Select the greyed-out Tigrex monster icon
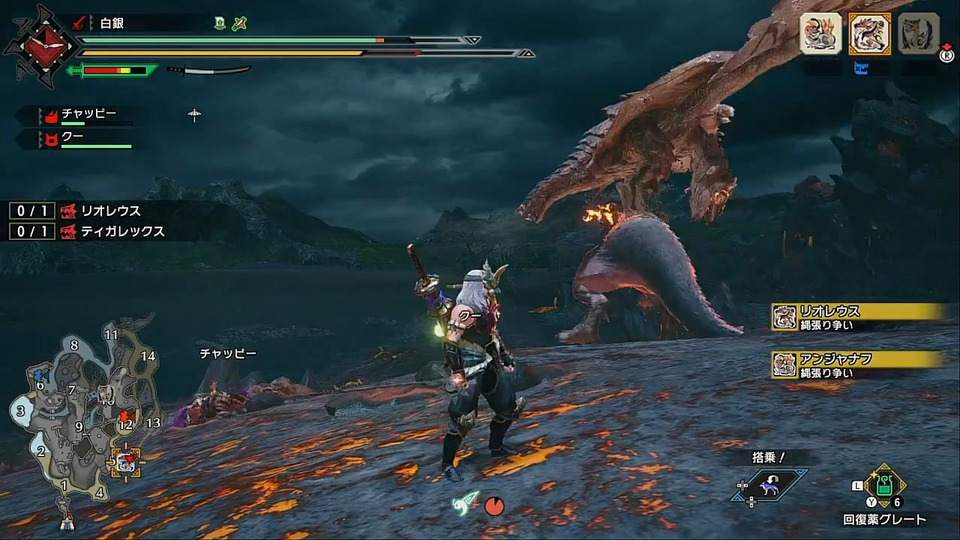This screenshot has height=540, width=960. pyautogui.click(x=917, y=34)
